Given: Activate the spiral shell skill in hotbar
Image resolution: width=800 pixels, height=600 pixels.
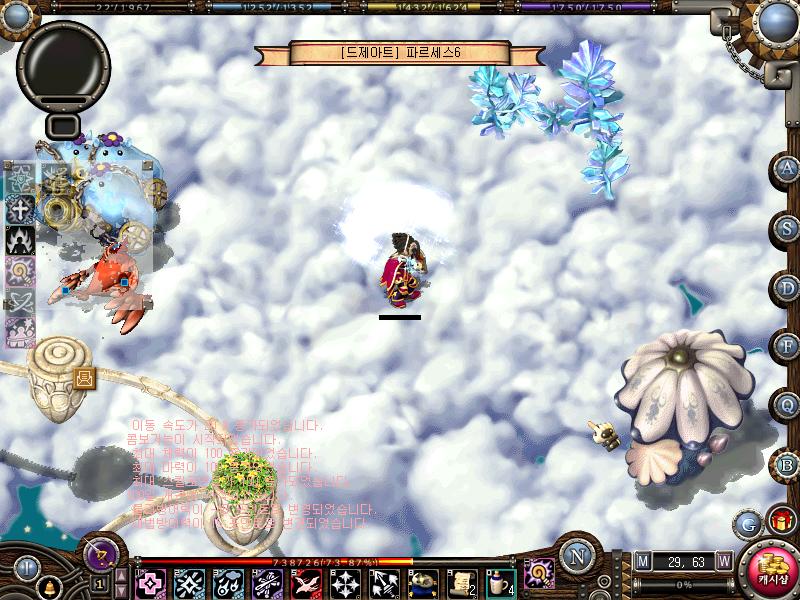Looking at the screenshot, I should (540, 573).
